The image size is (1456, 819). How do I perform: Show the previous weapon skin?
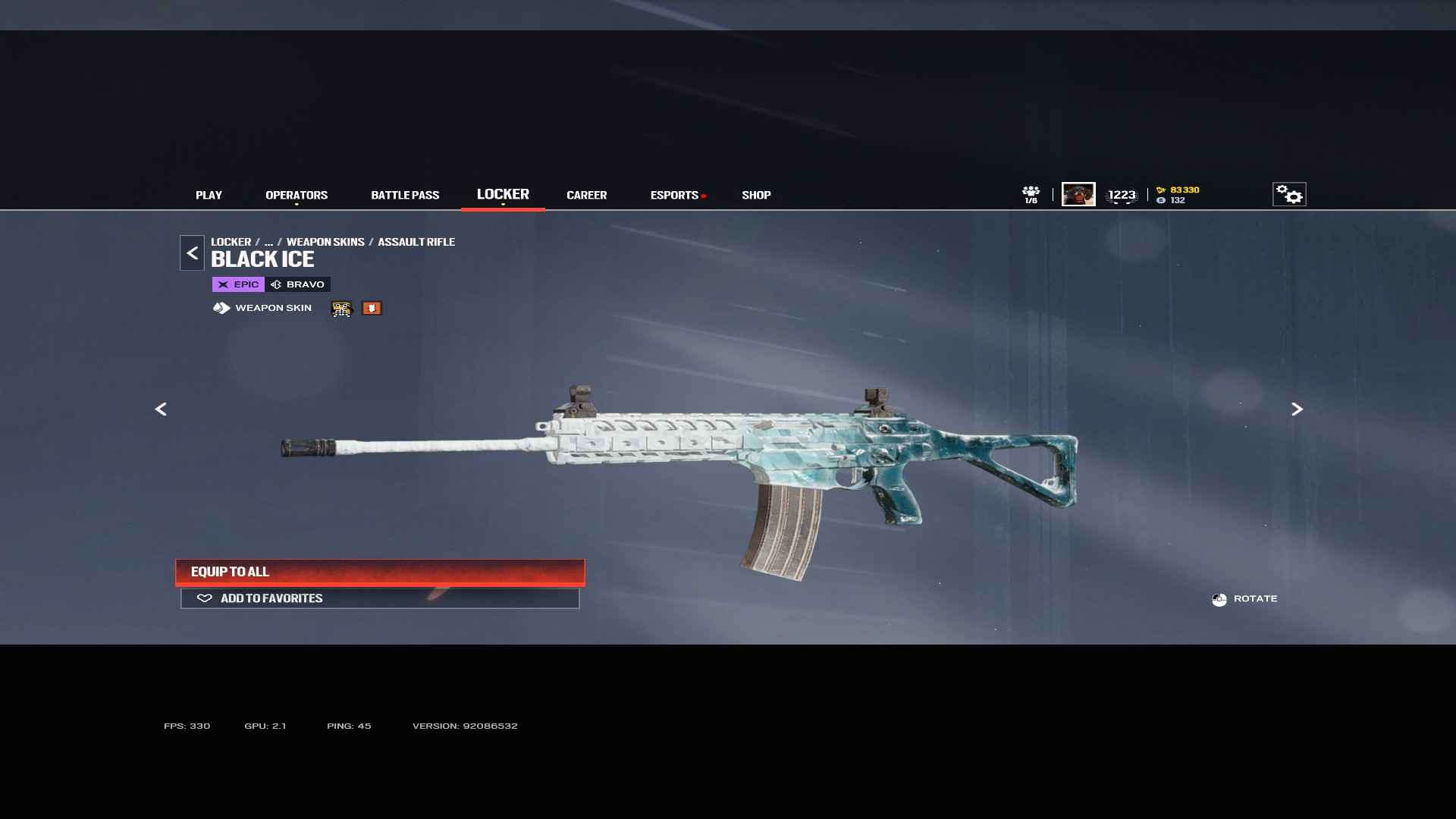(x=161, y=409)
